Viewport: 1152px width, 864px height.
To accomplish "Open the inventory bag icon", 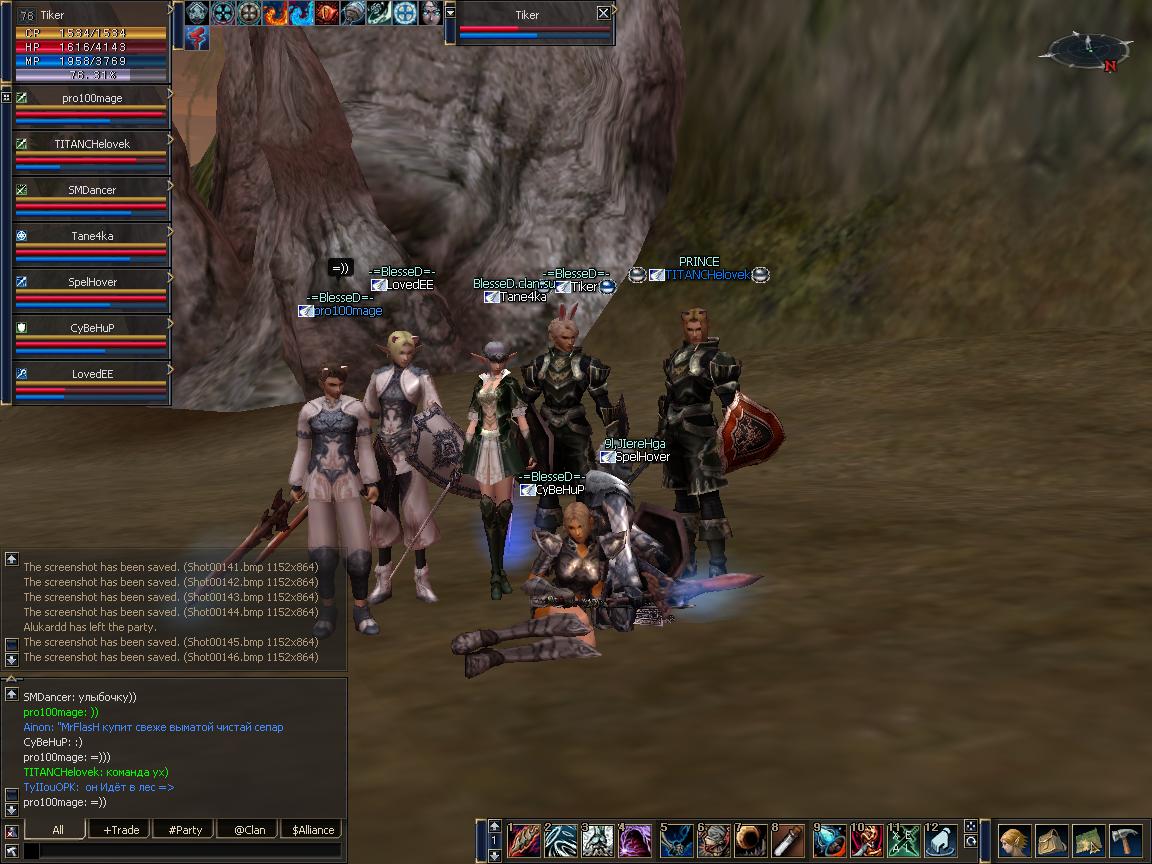I will pos(1052,840).
